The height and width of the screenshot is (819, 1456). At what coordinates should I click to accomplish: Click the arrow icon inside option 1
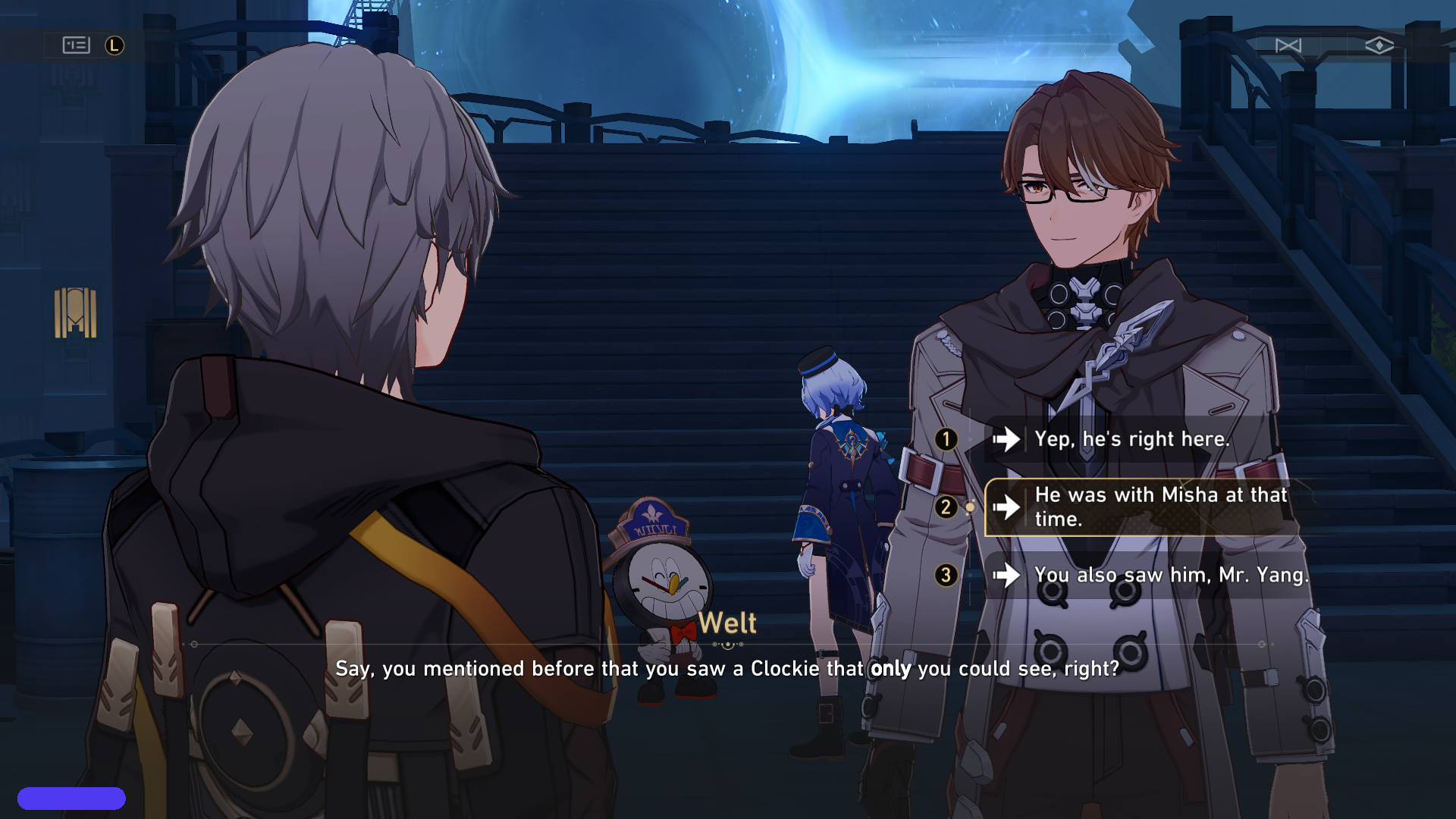click(x=1009, y=439)
